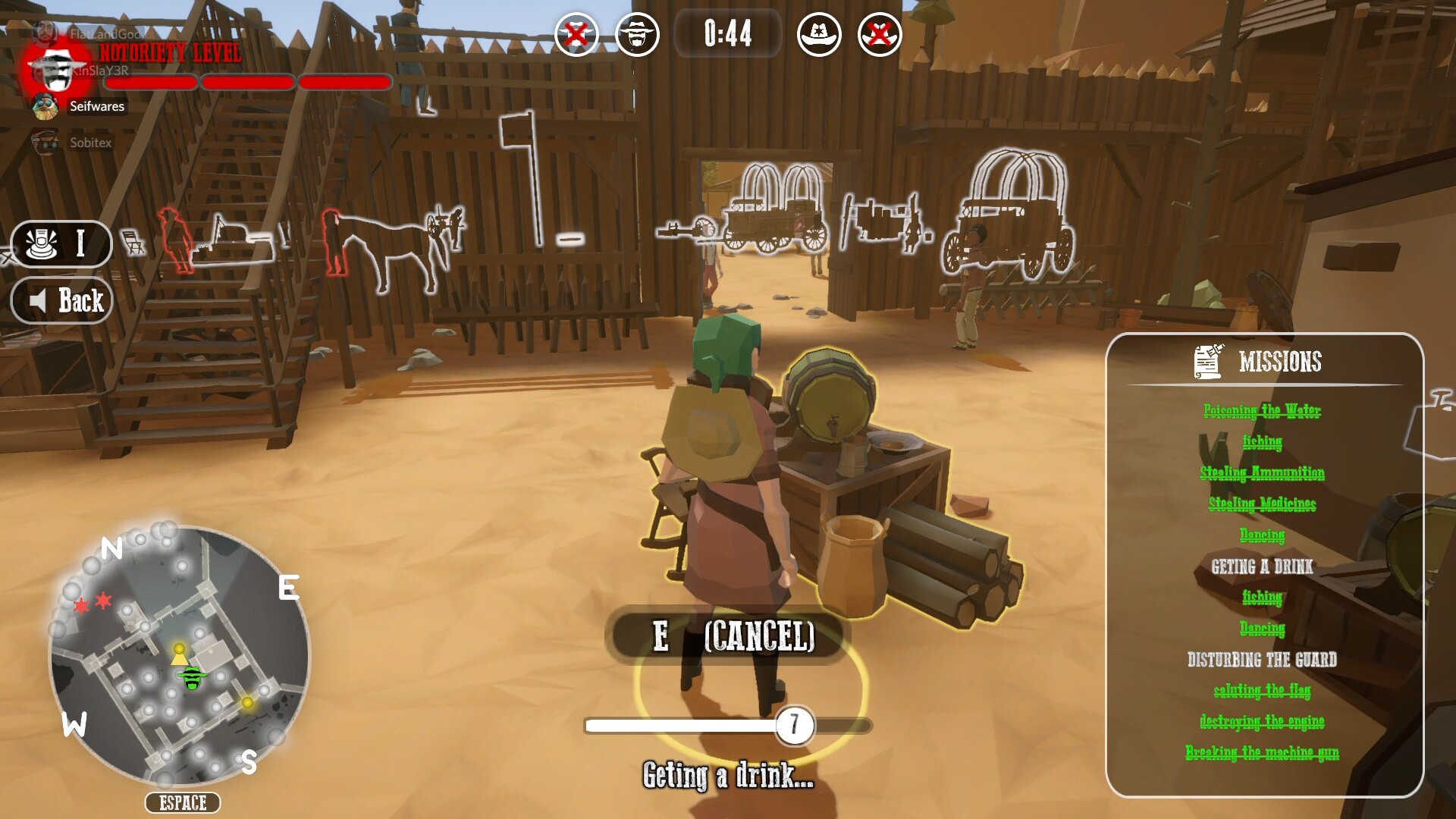Select the Stealing Ammunition mission

coord(1263,473)
